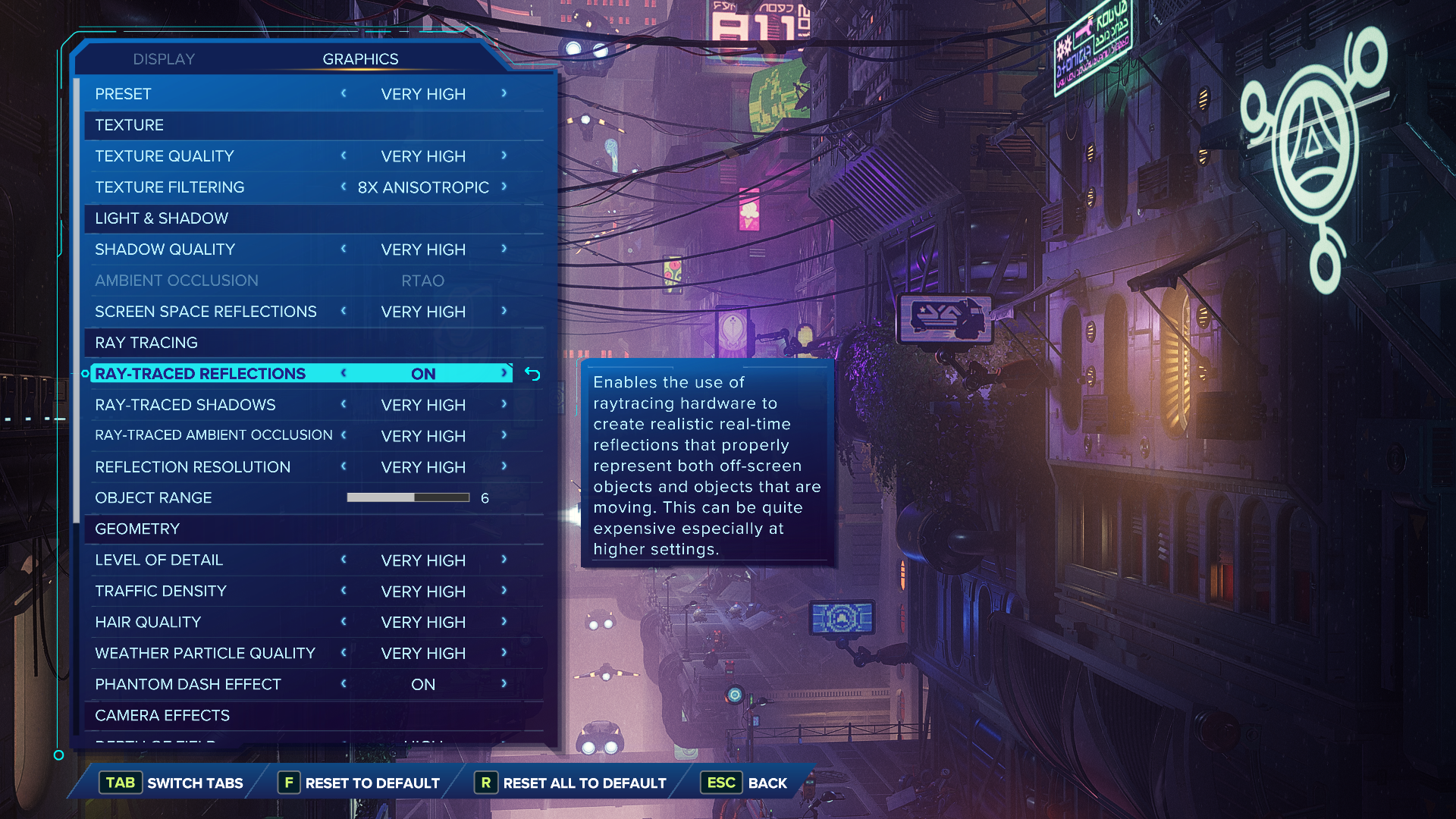The height and width of the screenshot is (819, 1456).
Task: Lower Texture Quality with its left arrow
Action: click(344, 155)
